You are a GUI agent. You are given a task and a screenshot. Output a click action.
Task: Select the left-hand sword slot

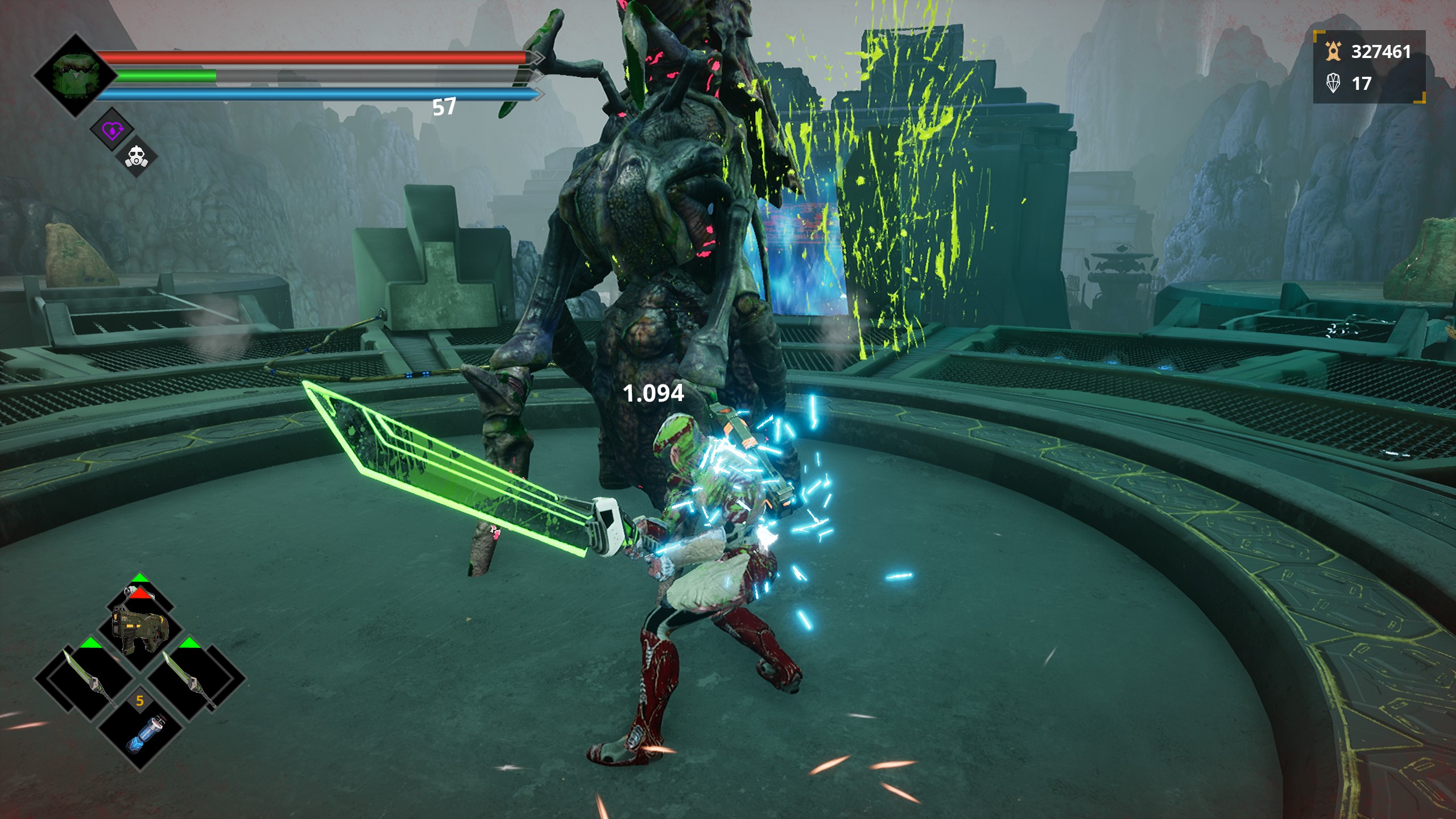pos(84,679)
